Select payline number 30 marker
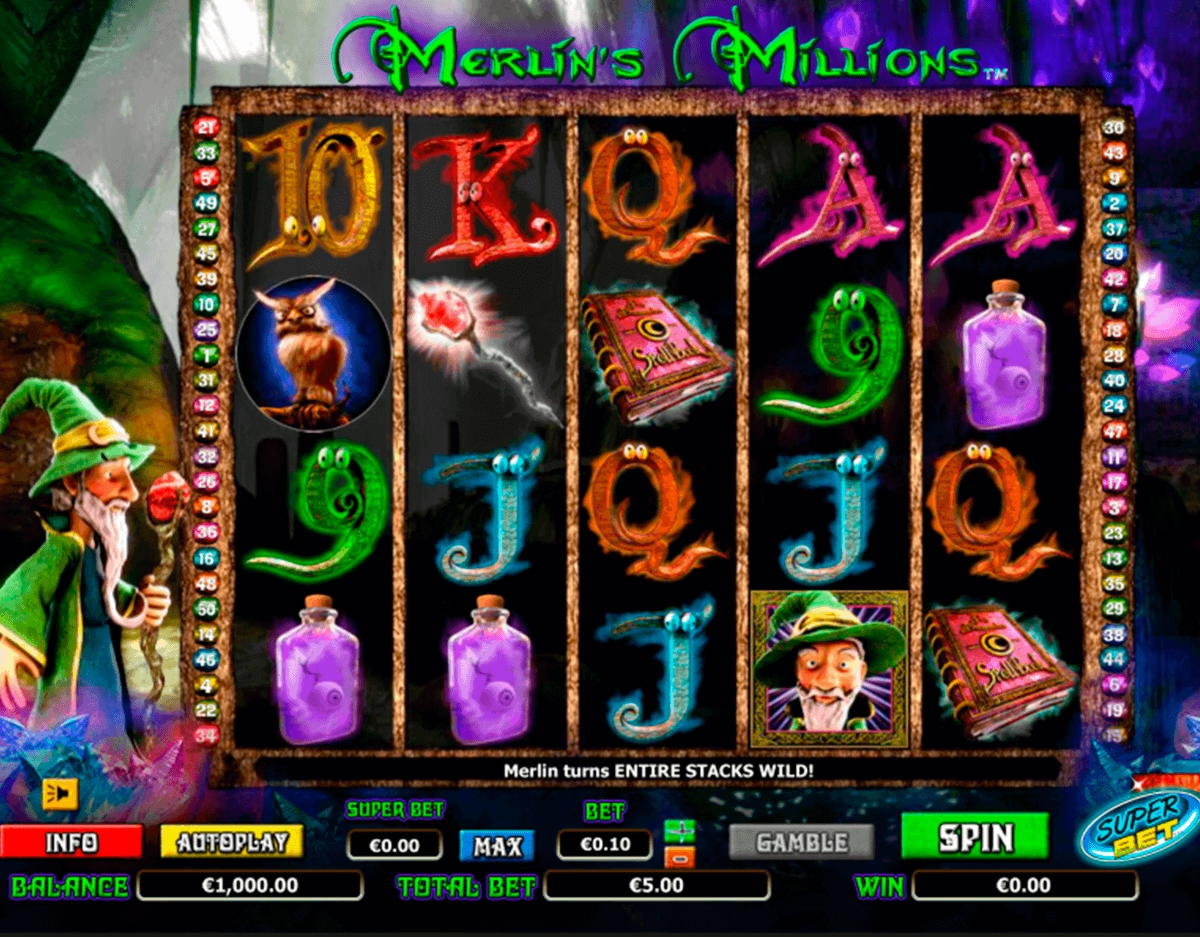This screenshot has width=1200, height=937. coord(1114,127)
